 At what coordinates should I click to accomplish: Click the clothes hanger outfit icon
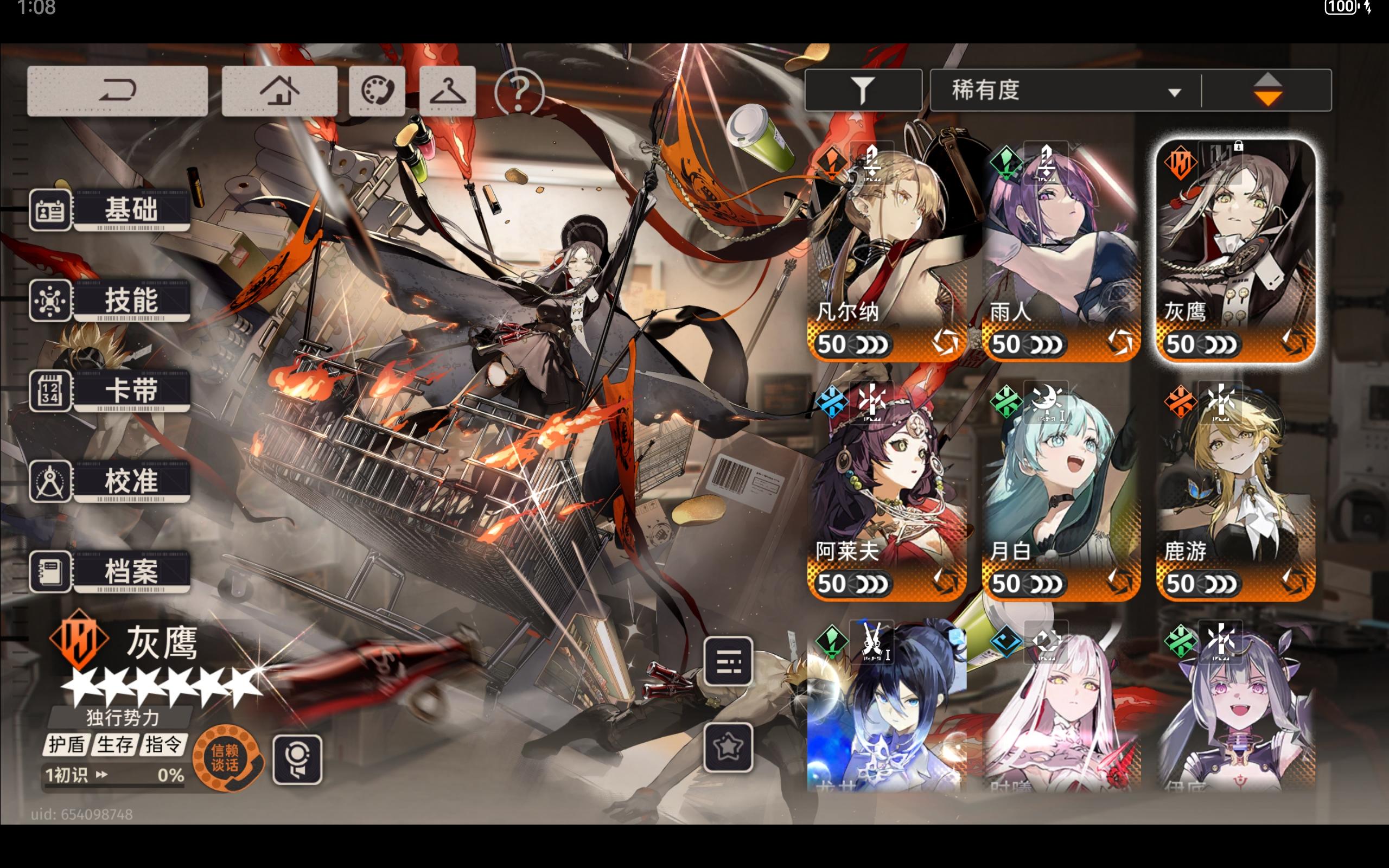point(447,90)
